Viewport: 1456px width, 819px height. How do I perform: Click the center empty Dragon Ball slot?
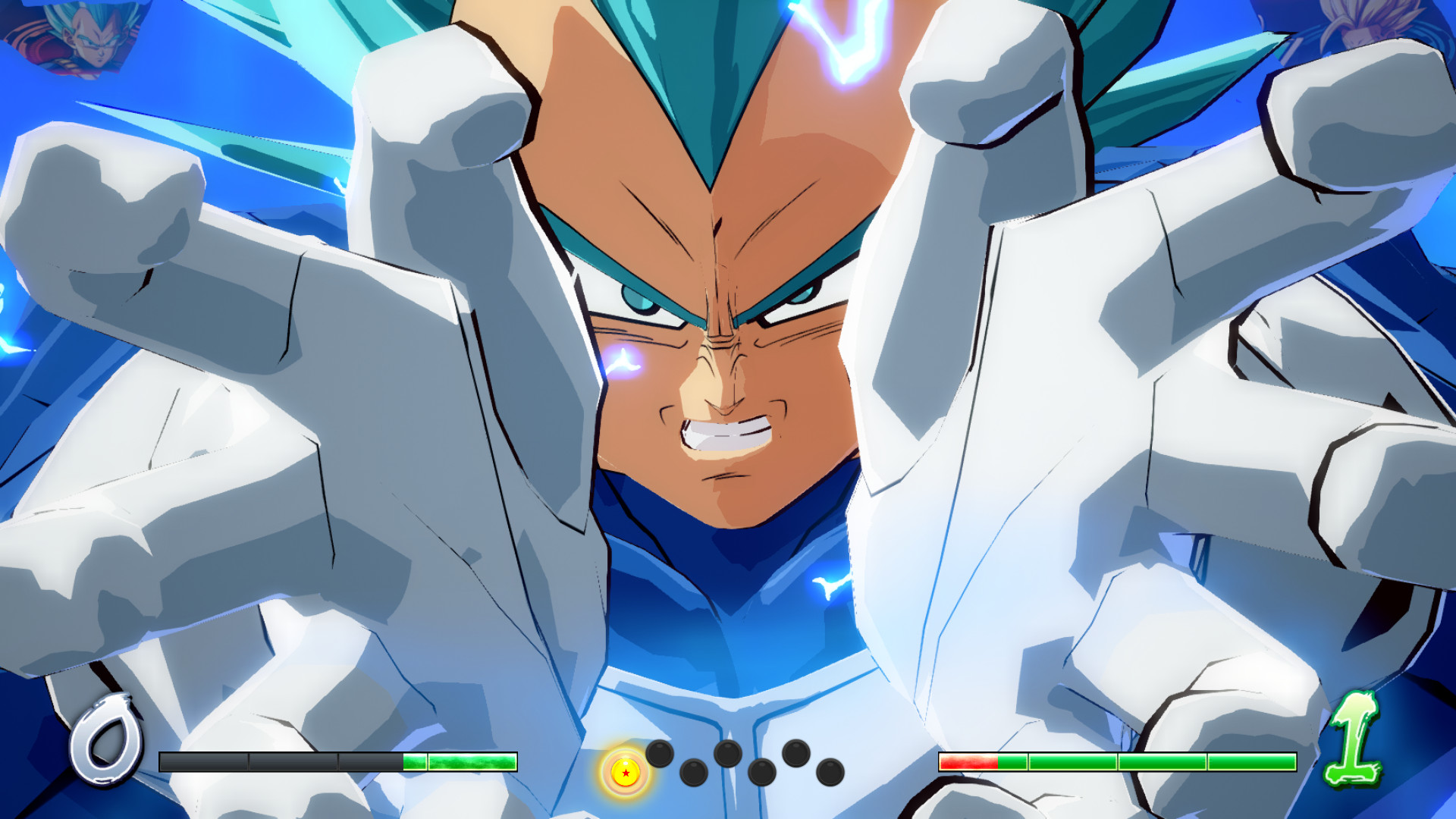pos(728,754)
